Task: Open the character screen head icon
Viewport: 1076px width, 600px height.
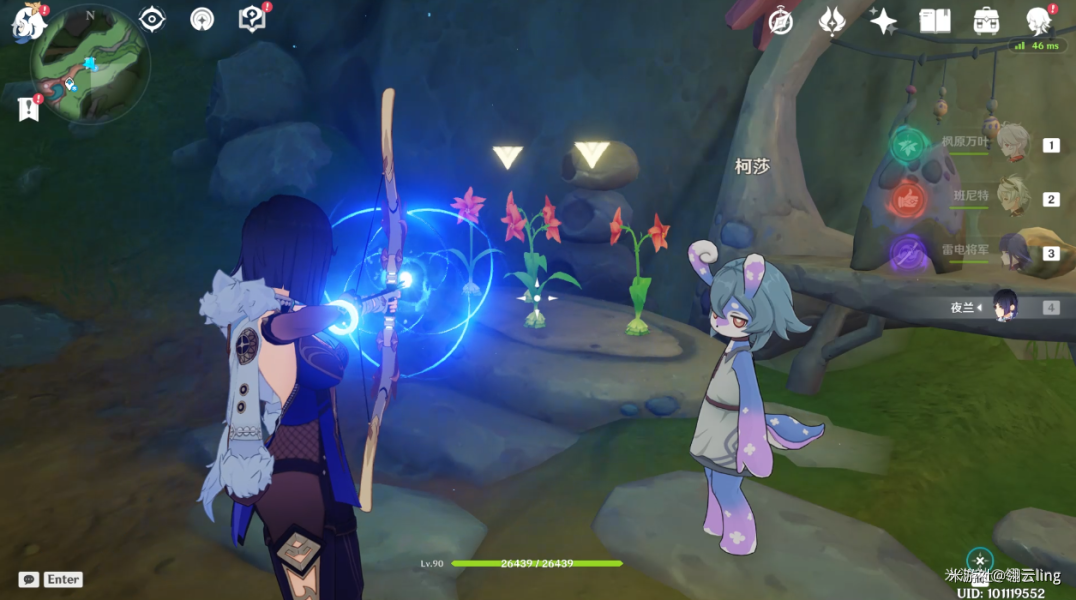Action: click(x=1040, y=21)
